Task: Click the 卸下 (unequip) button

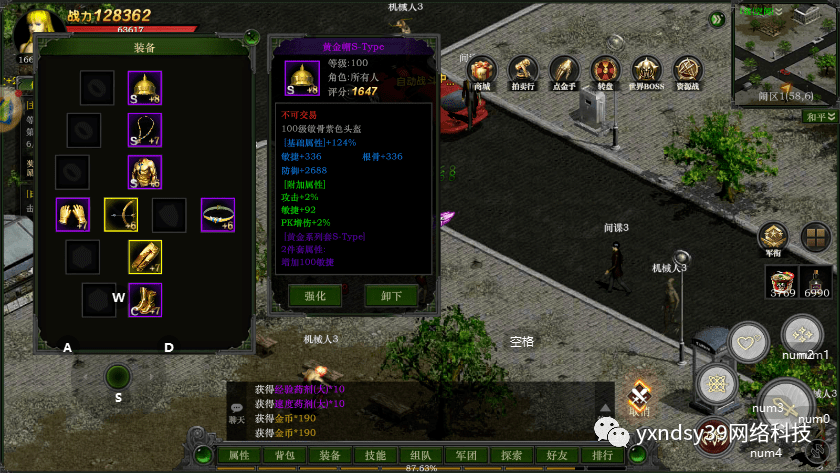Action: click(391, 296)
